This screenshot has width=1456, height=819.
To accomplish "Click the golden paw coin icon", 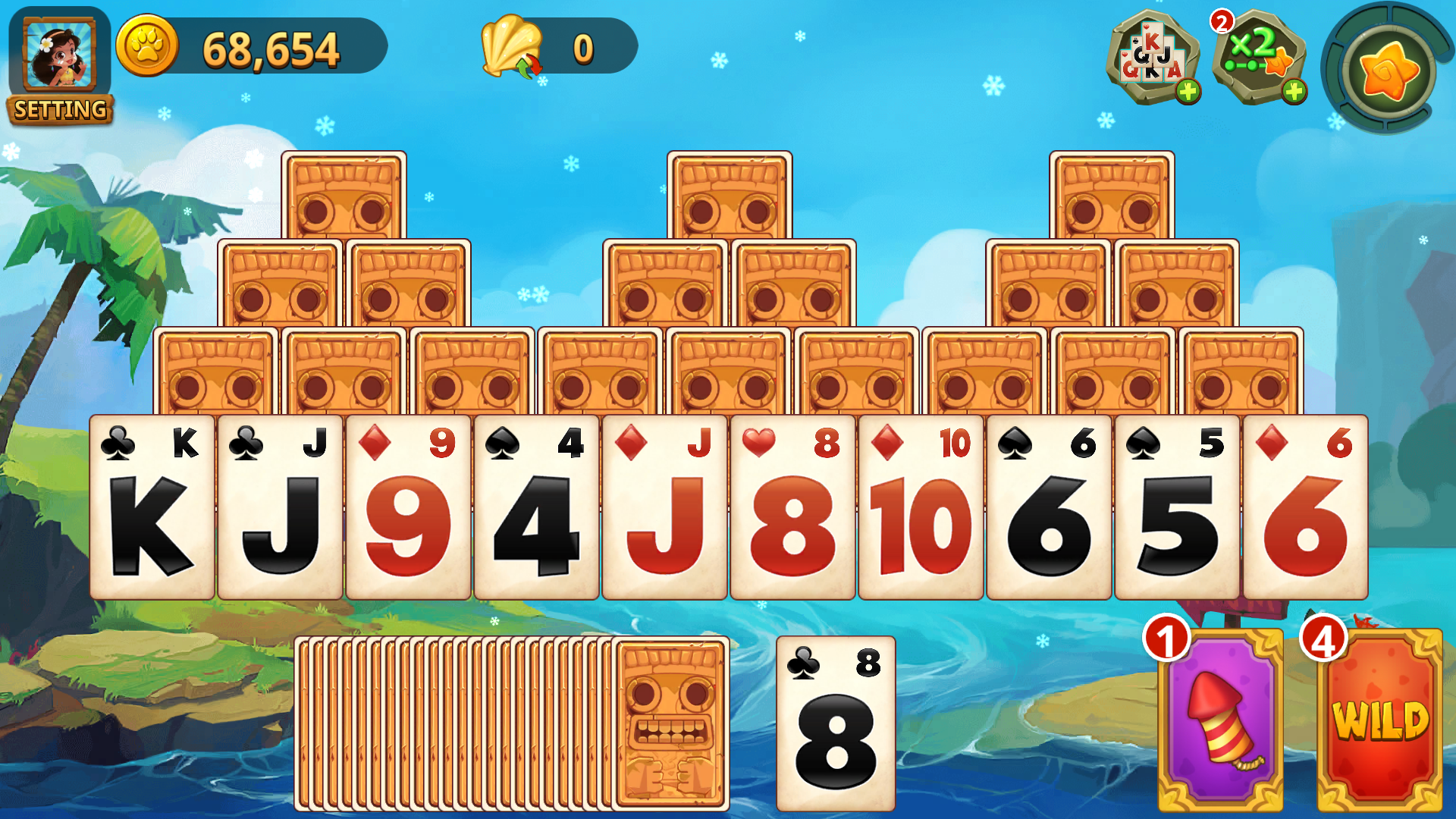I will [149, 47].
